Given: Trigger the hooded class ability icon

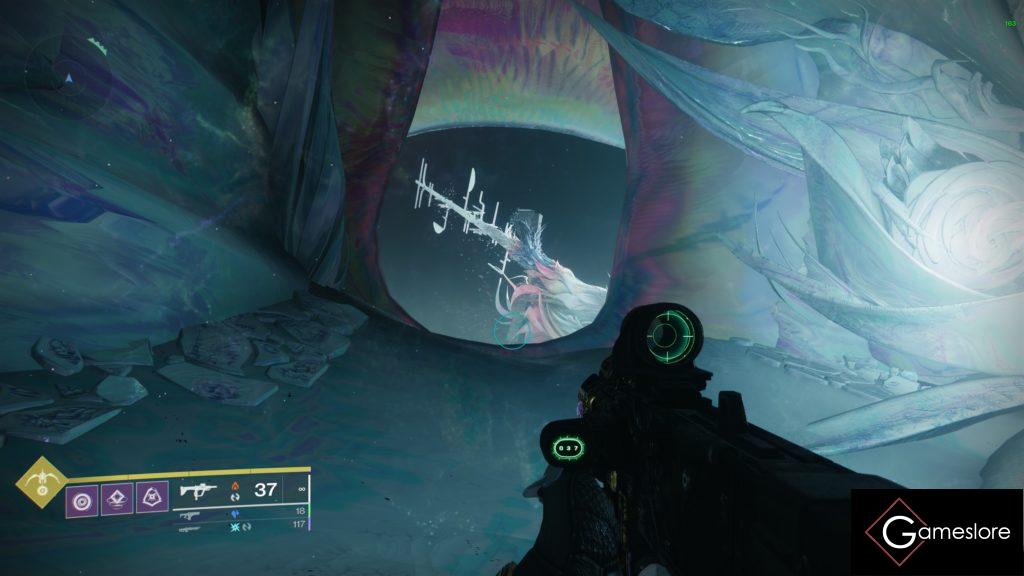Looking at the screenshot, I should pyautogui.click(x=153, y=496).
